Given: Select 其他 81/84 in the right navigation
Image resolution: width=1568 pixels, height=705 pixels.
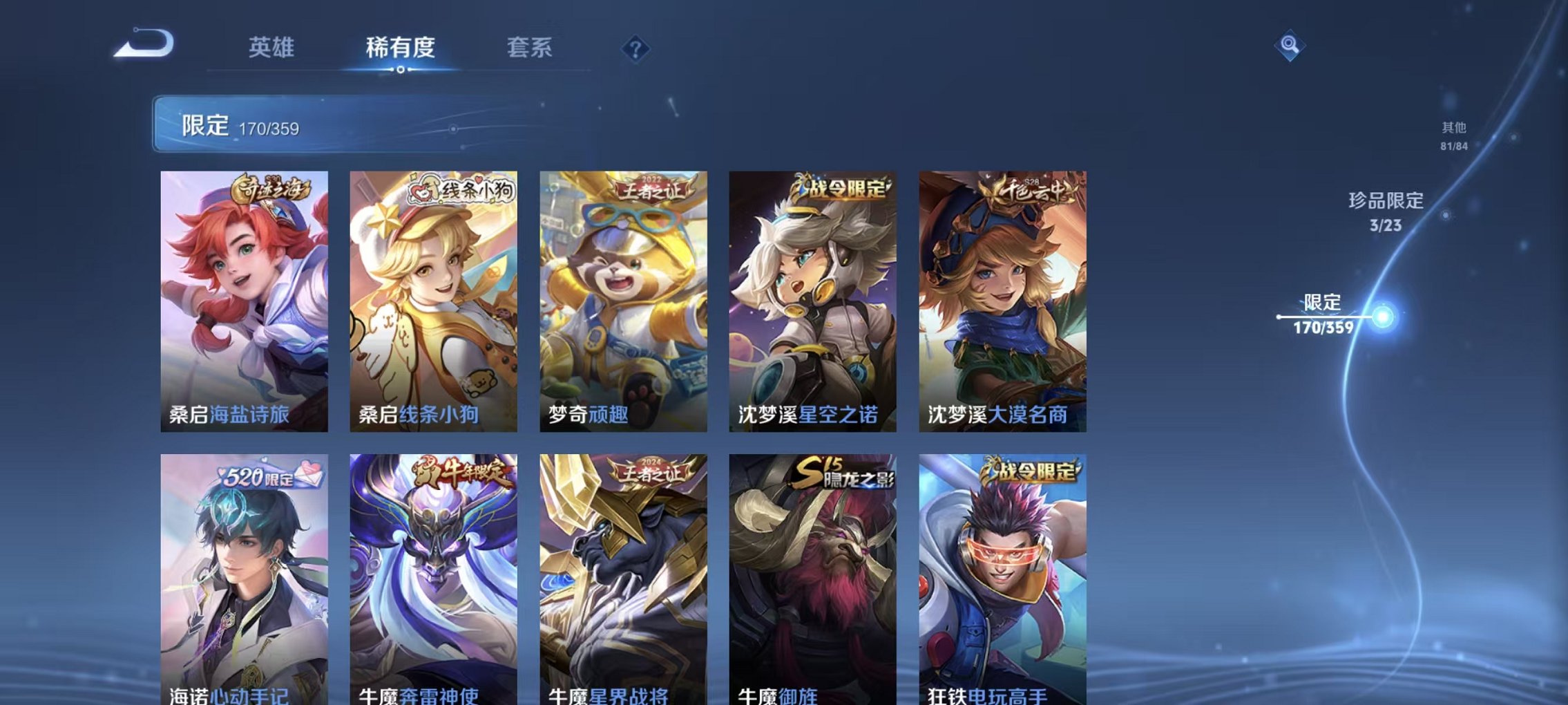Looking at the screenshot, I should (x=1454, y=137).
